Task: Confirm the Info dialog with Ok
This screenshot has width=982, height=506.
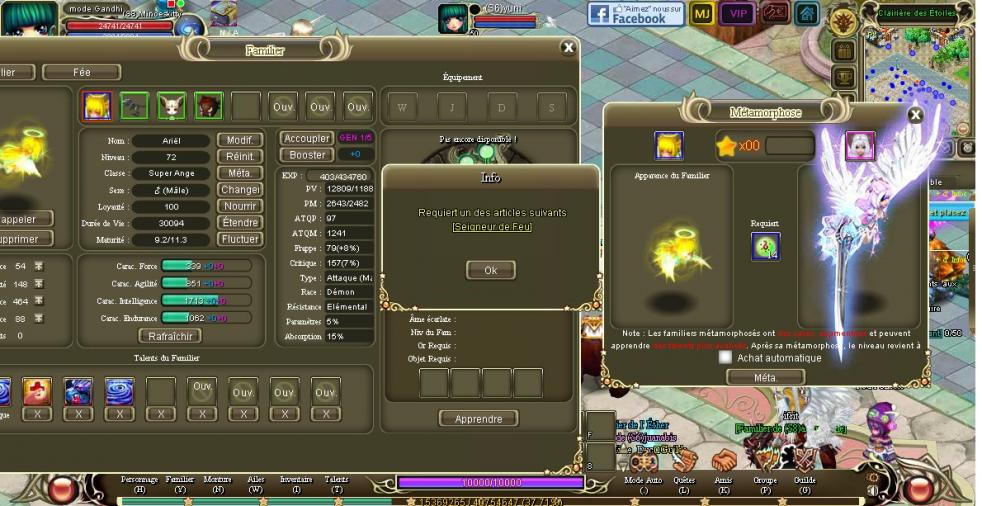Action: [x=490, y=270]
